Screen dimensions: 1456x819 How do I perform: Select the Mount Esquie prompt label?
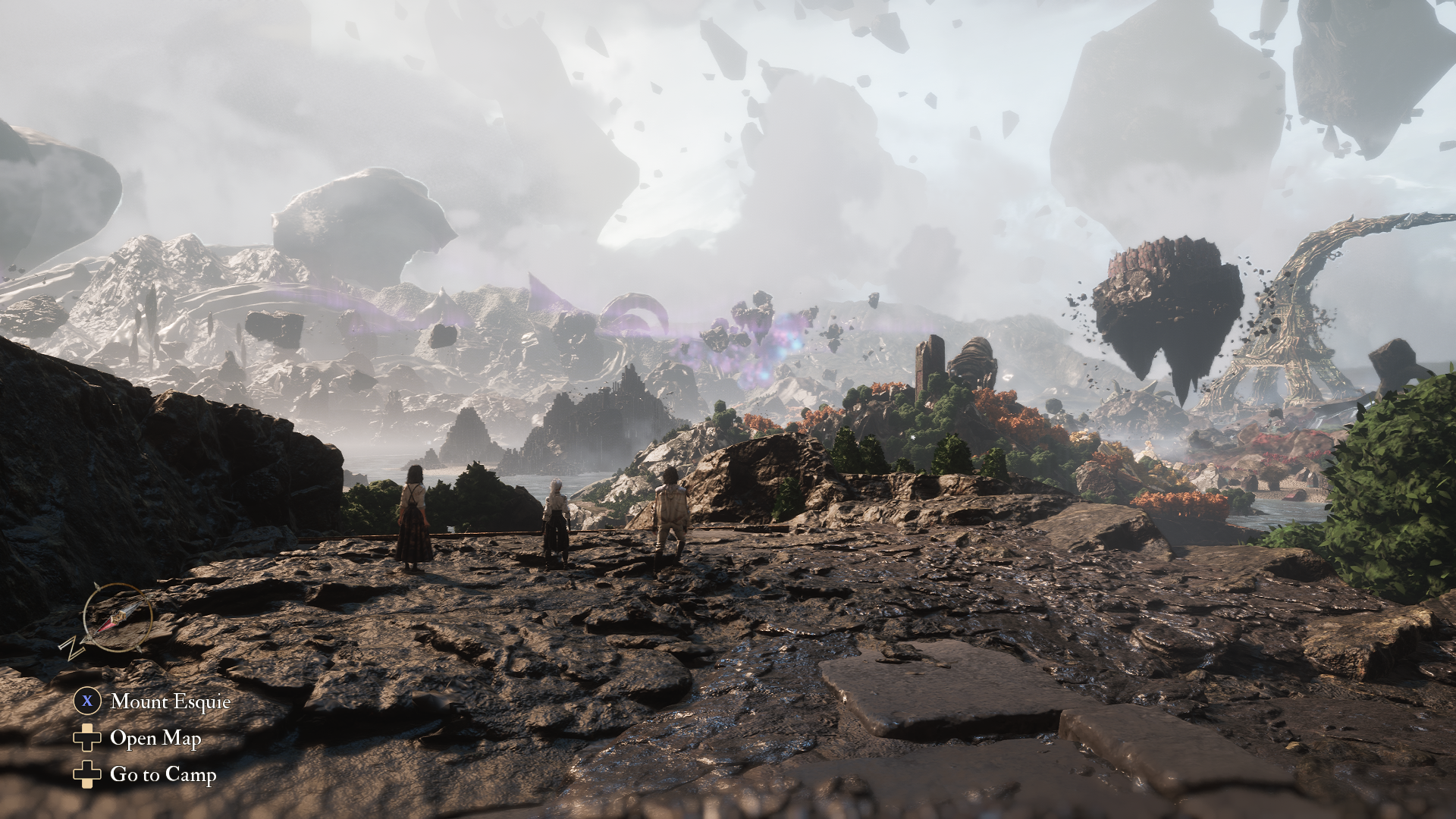pyautogui.click(x=170, y=701)
